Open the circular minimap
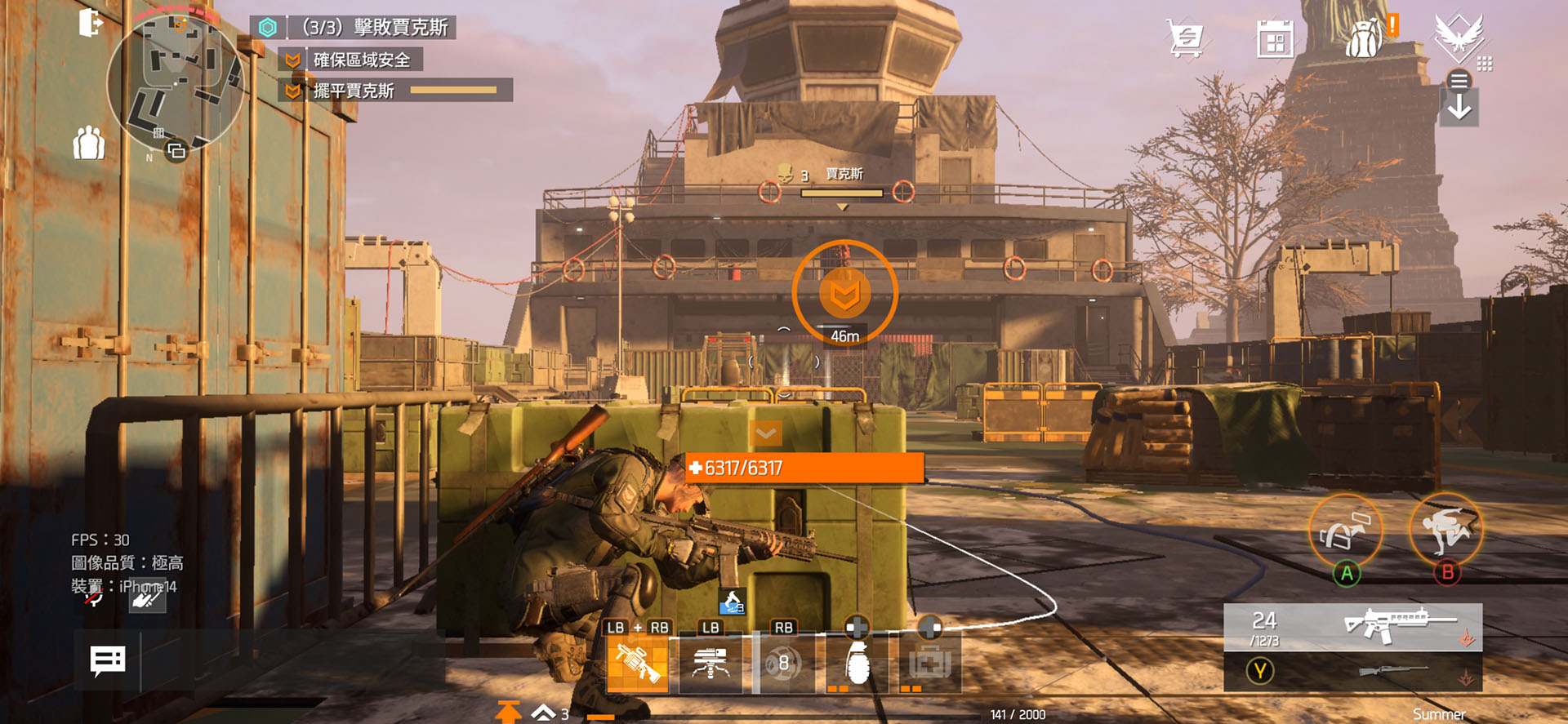The width and height of the screenshot is (1568, 724). tap(175, 82)
